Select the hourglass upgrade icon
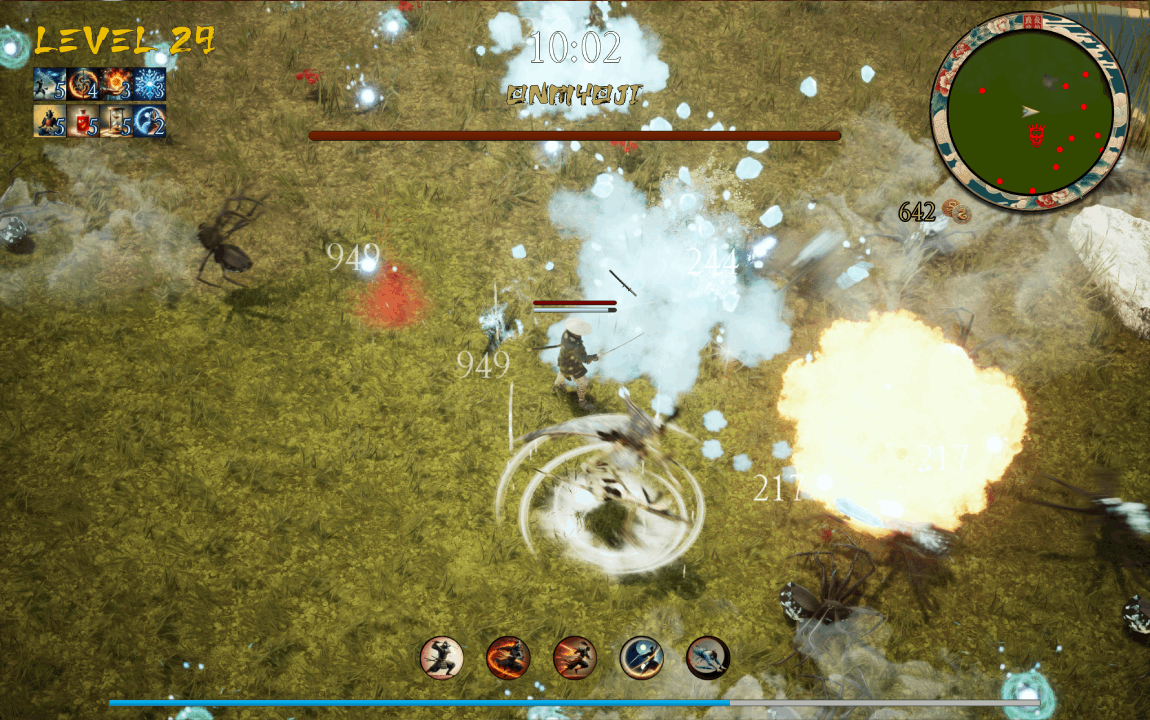This screenshot has height=720, width=1150. [116, 120]
